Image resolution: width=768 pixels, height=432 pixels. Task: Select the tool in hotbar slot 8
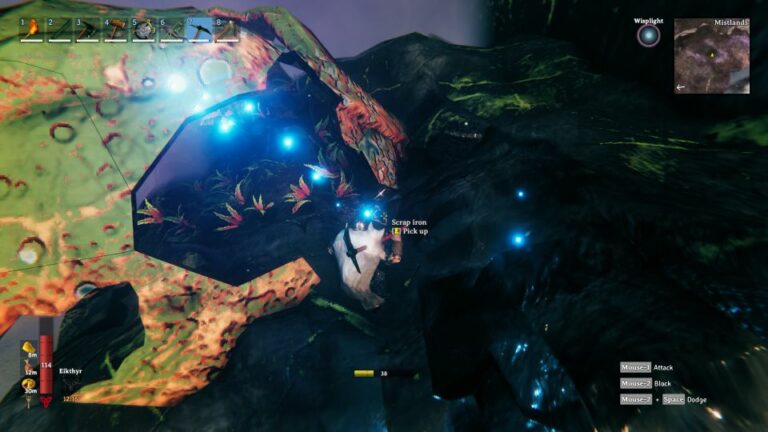227,29
